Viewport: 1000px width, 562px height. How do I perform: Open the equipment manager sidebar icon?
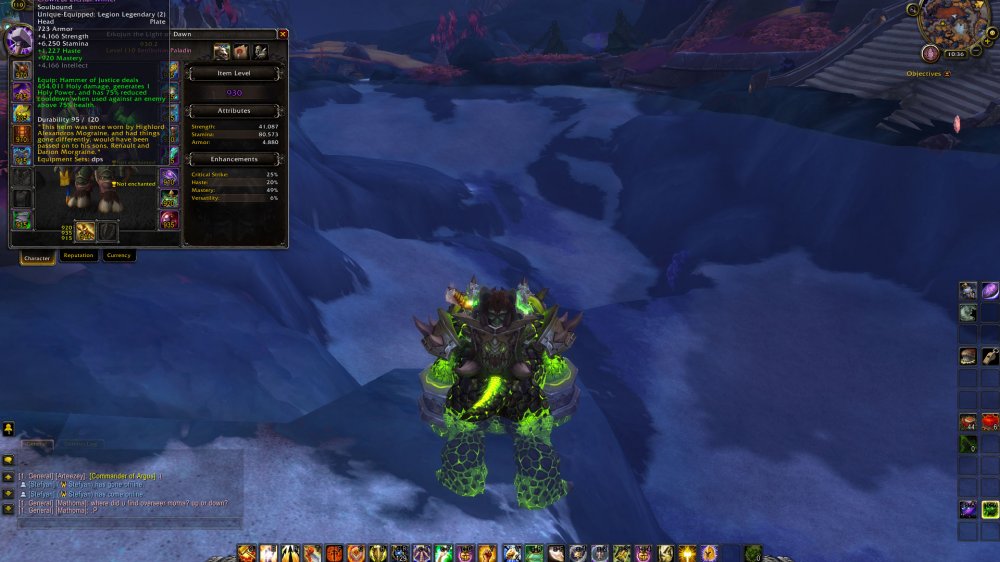(260, 51)
